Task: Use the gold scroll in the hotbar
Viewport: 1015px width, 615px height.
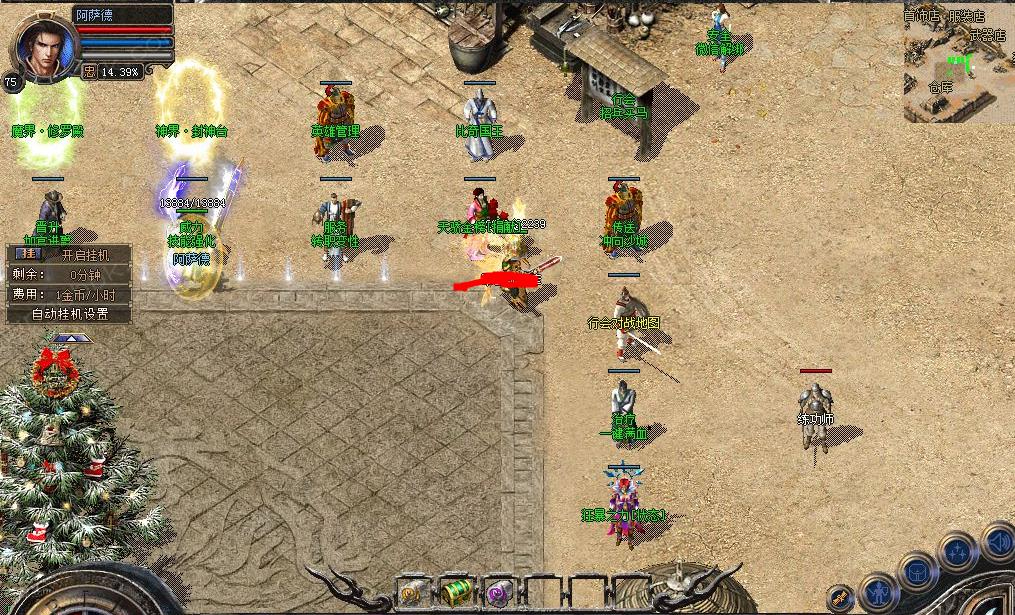Action: [x=412, y=594]
